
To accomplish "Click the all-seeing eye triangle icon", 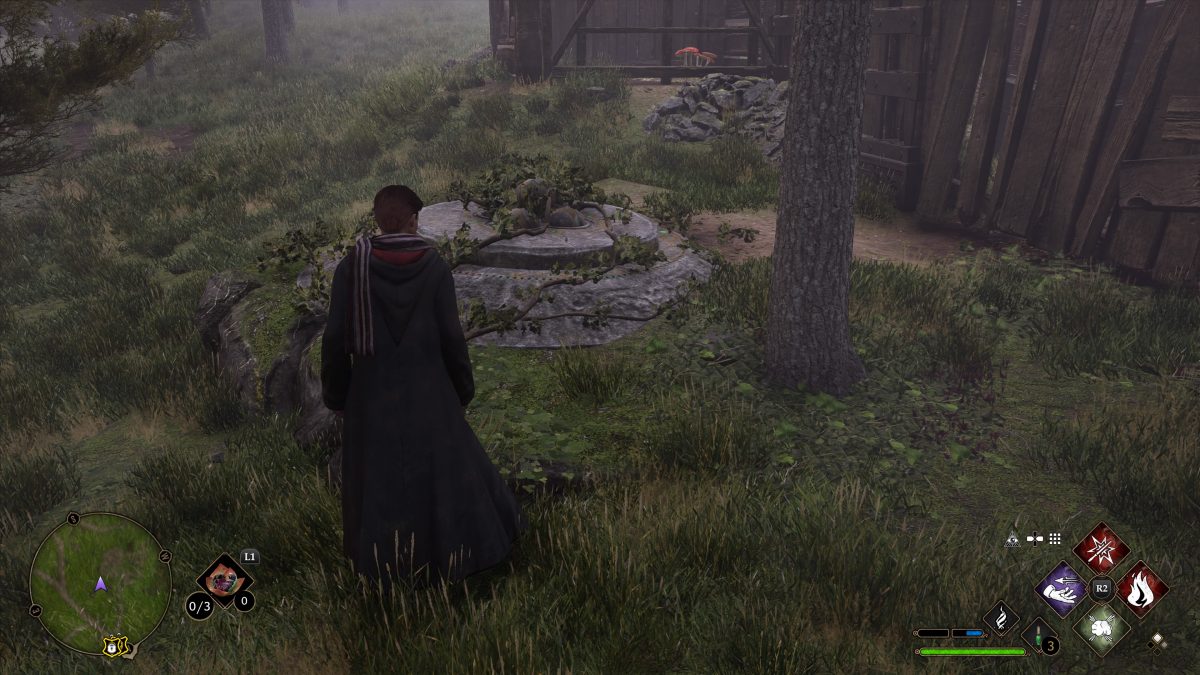I will coord(1012,539).
